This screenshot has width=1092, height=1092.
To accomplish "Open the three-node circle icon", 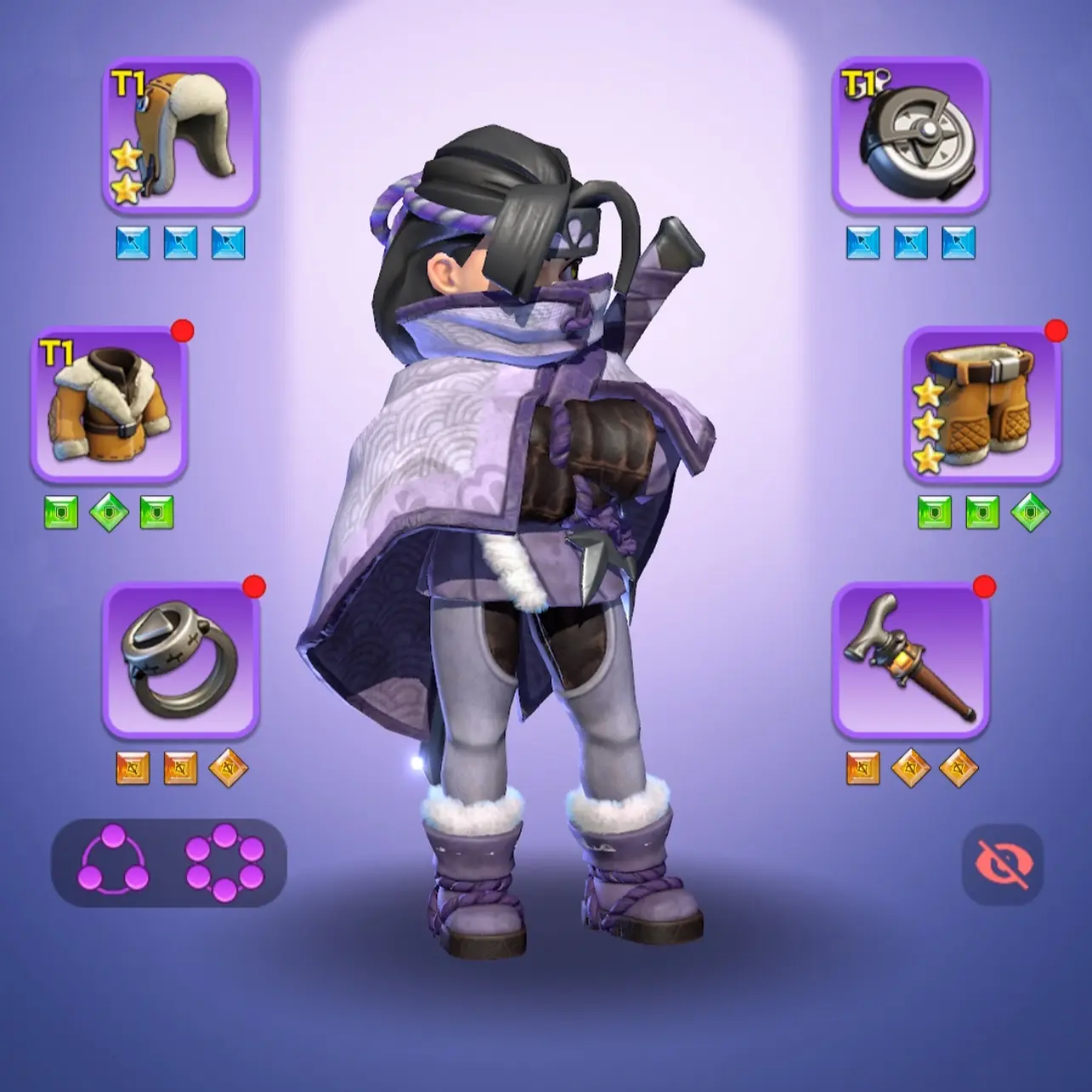I will point(113,862).
